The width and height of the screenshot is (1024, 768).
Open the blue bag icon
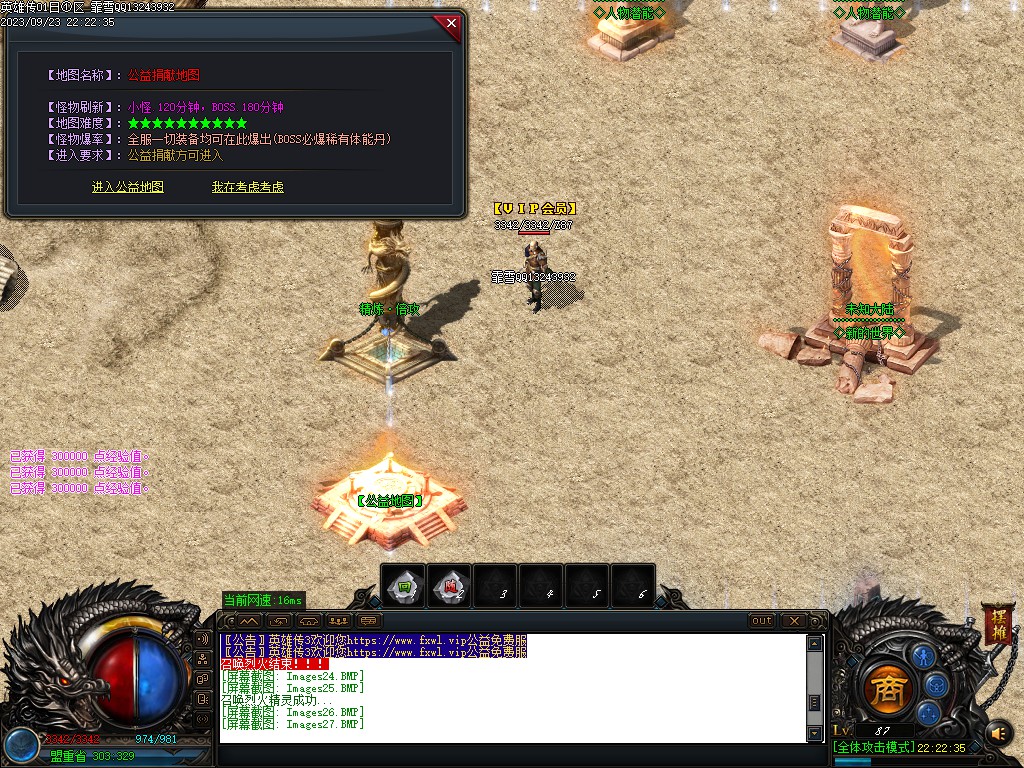point(937,684)
